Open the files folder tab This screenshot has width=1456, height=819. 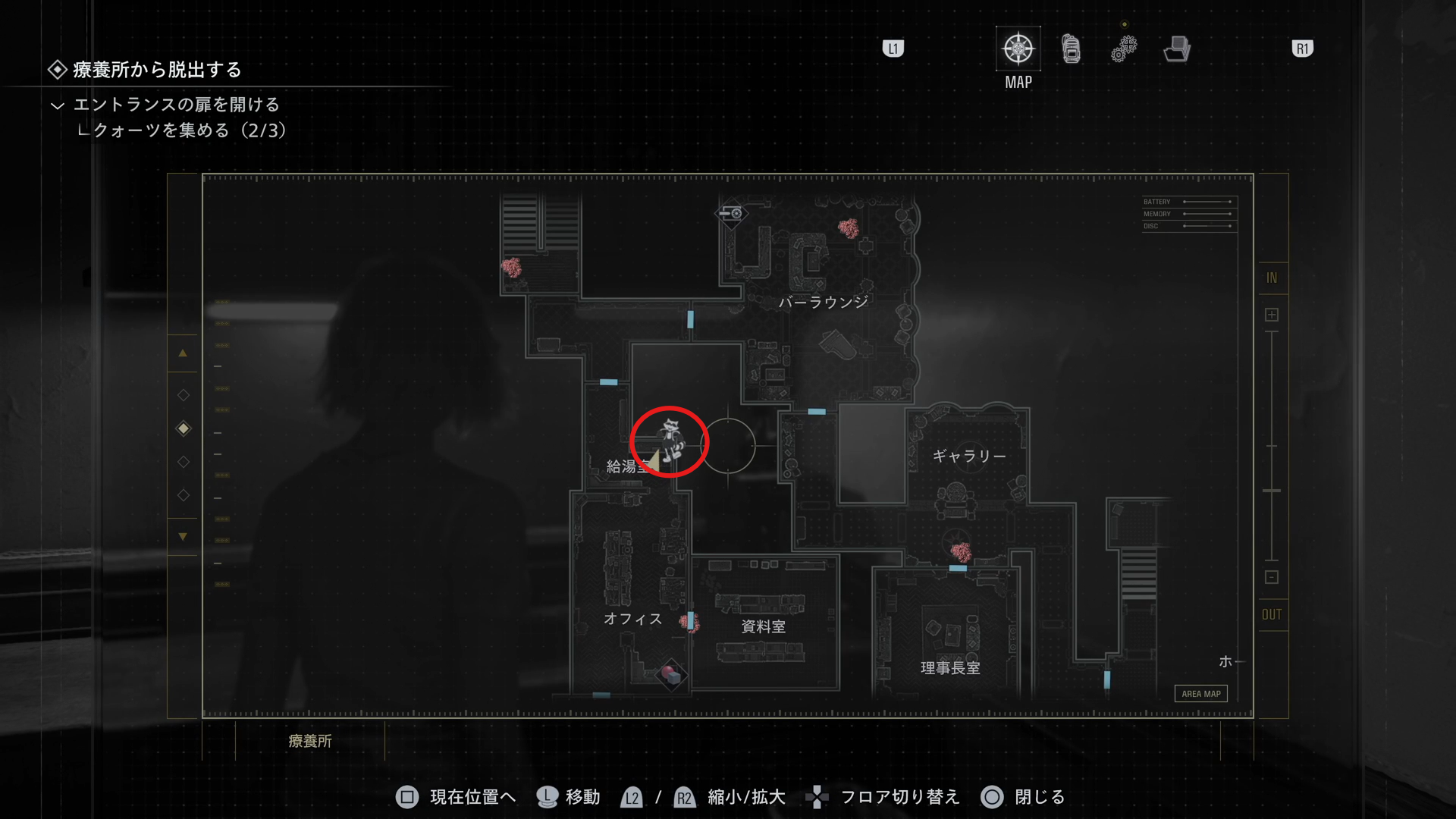1177,49
